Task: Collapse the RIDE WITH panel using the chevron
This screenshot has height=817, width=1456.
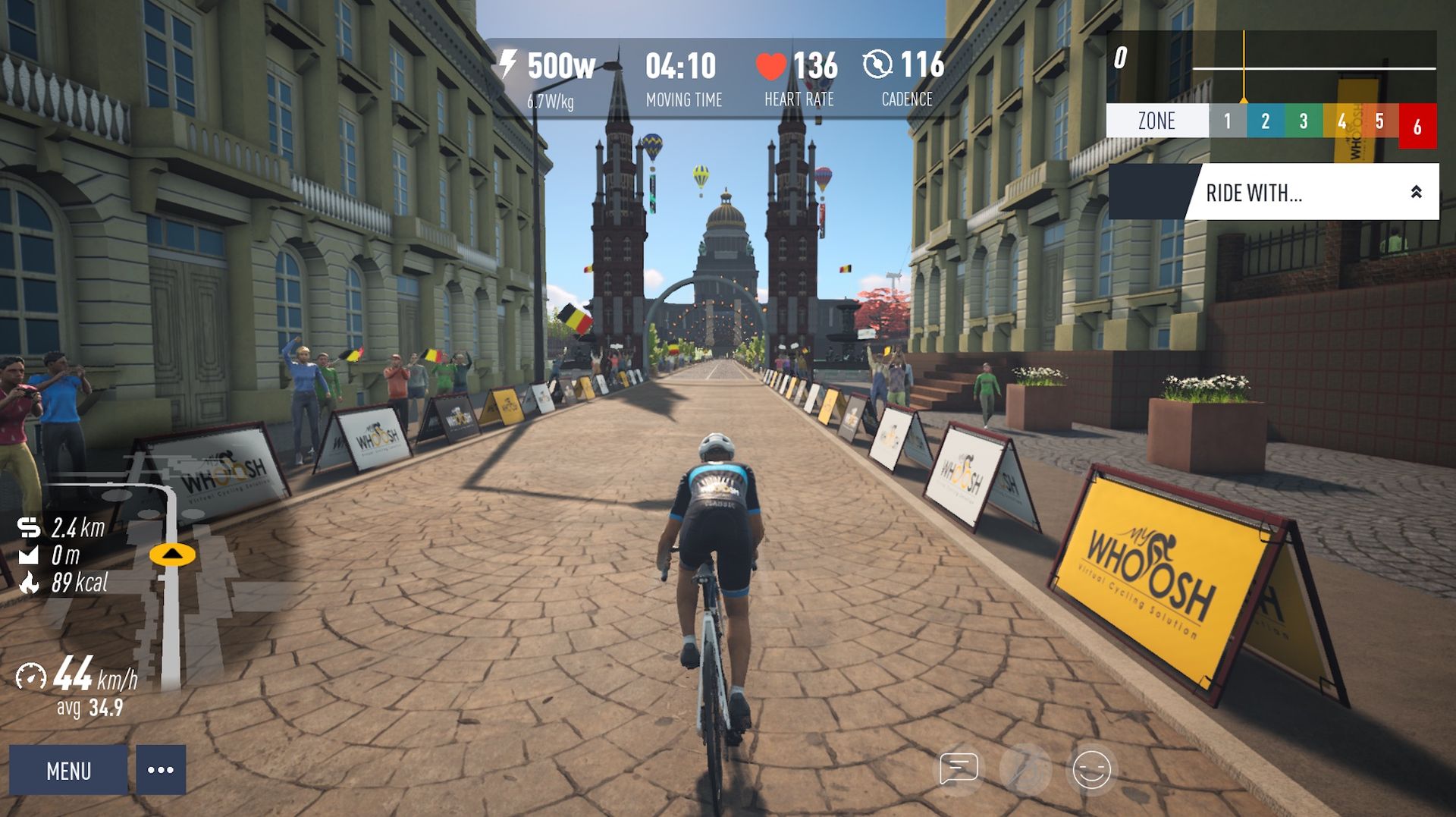Action: coord(1415,192)
